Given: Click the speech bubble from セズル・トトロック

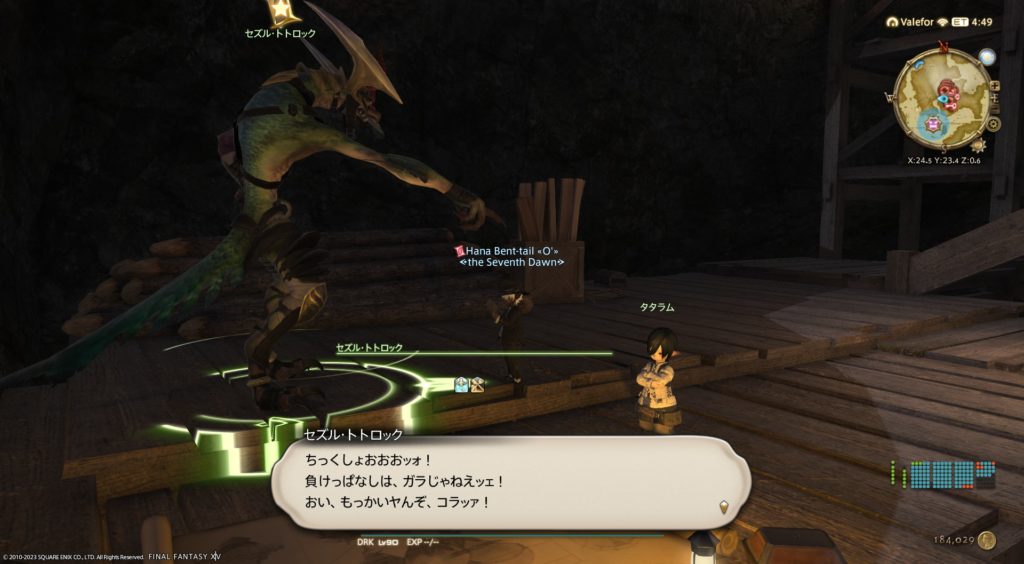Looking at the screenshot, I should pyautogui.click(x=510, y=481).
